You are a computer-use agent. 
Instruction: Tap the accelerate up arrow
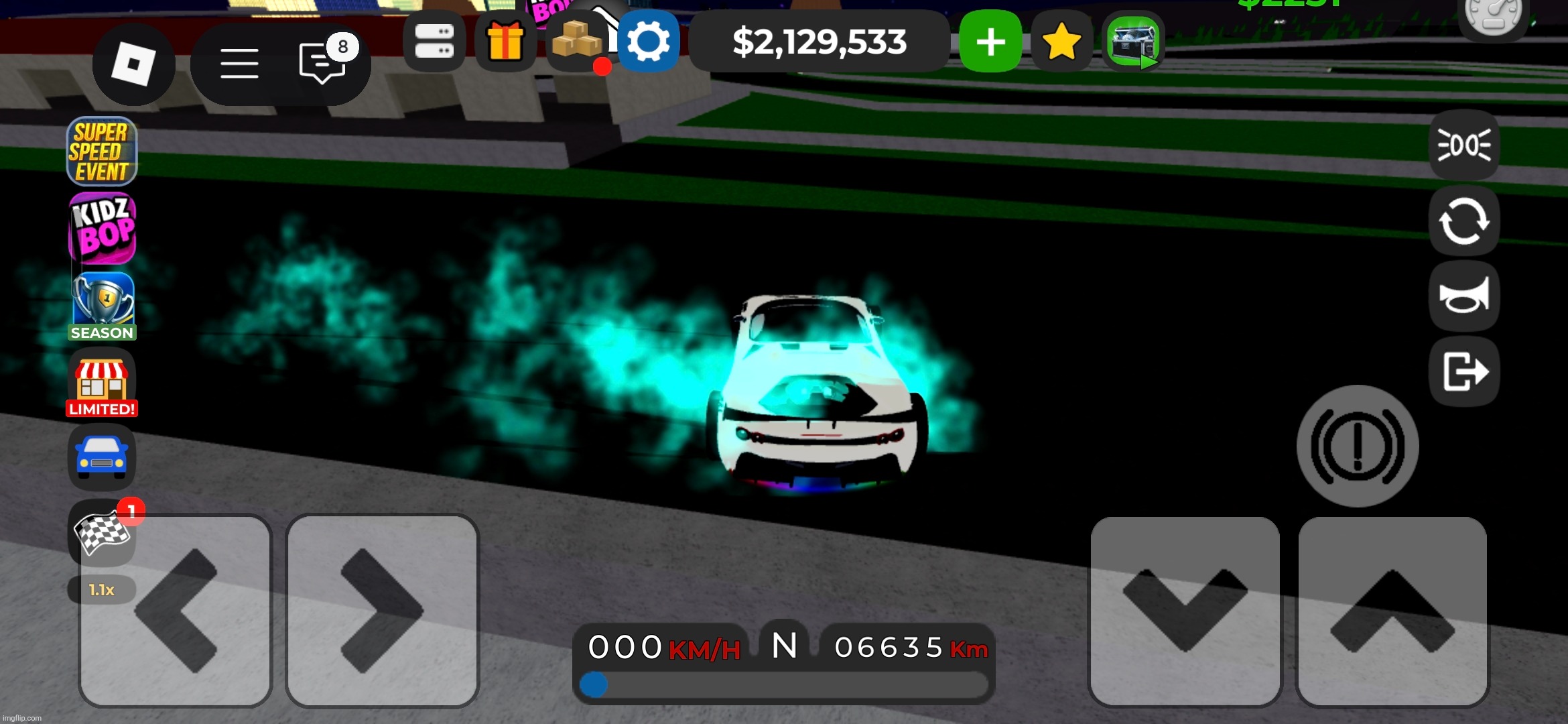click(1392, 611)
